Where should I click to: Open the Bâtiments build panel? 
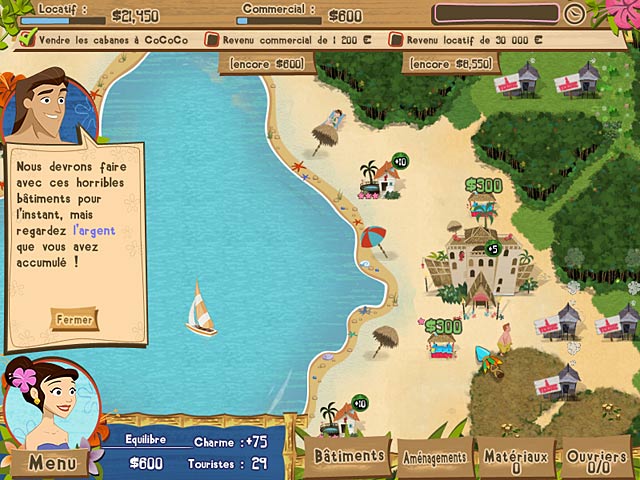pyautogui.click(x=348, y=456)
